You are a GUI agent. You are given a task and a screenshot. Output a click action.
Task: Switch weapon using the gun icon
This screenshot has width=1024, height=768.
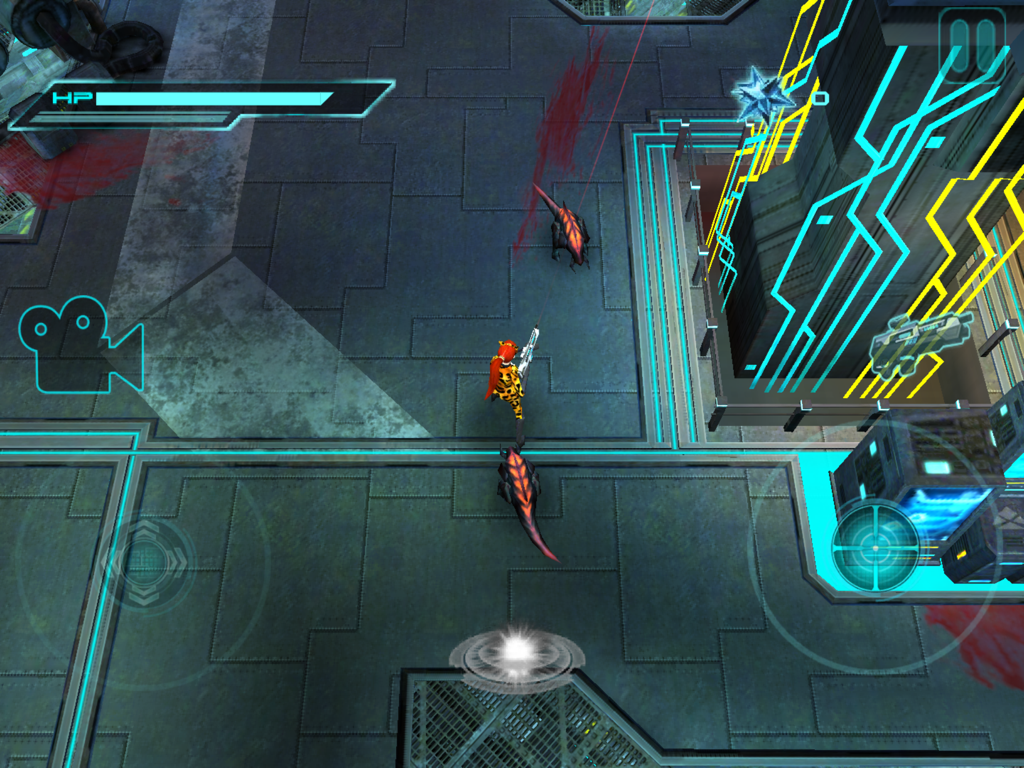tap(920, 343)
